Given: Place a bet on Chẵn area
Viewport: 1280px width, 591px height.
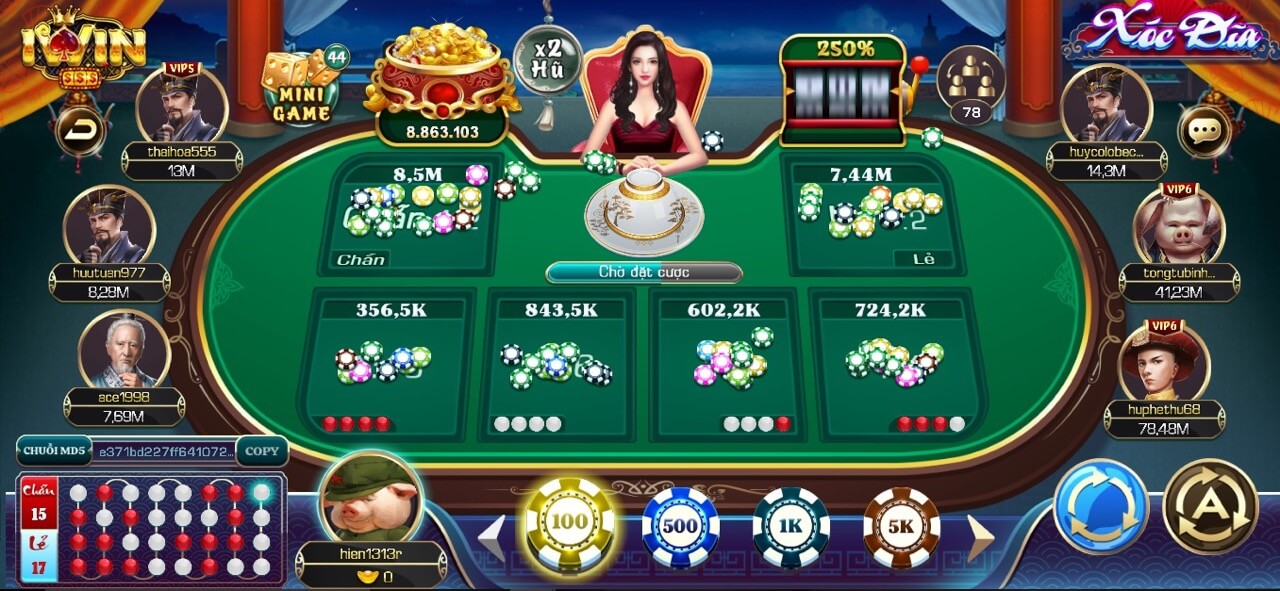Looking at the screenshot, I should point(410,215).
